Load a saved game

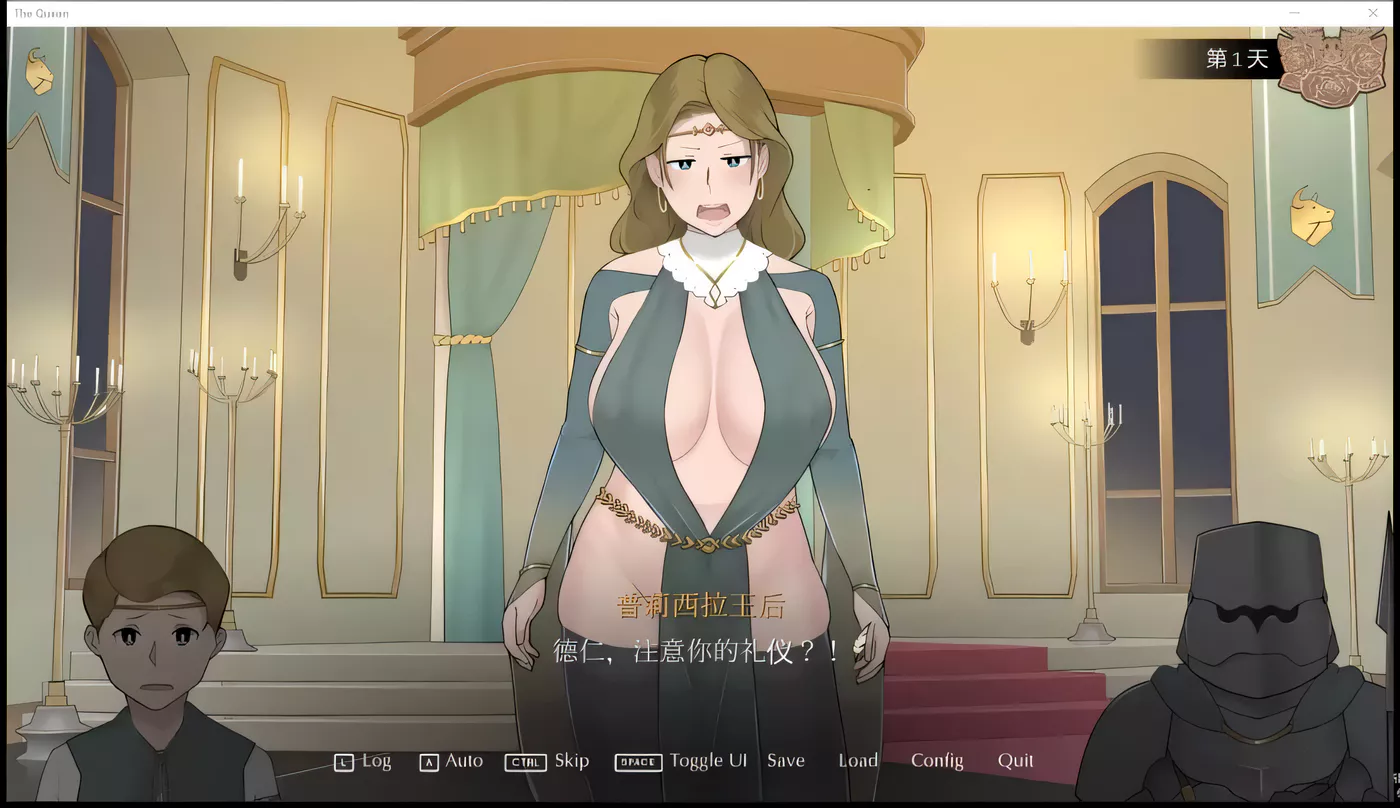[857, 761]
